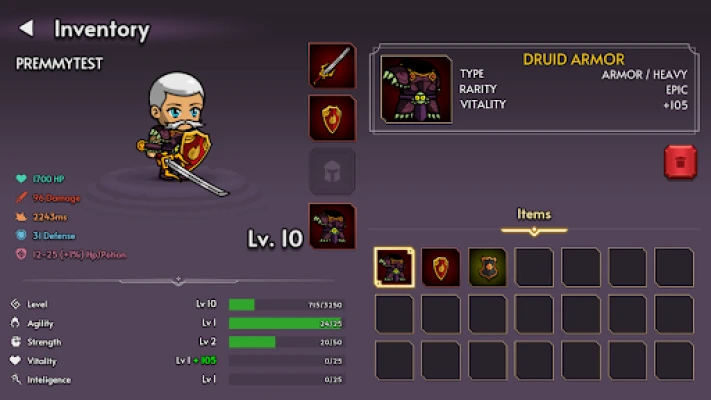The height and width of the screenshot is (400, 711).
Task: Delete item with the red trash button
Action: coord(681,162)
